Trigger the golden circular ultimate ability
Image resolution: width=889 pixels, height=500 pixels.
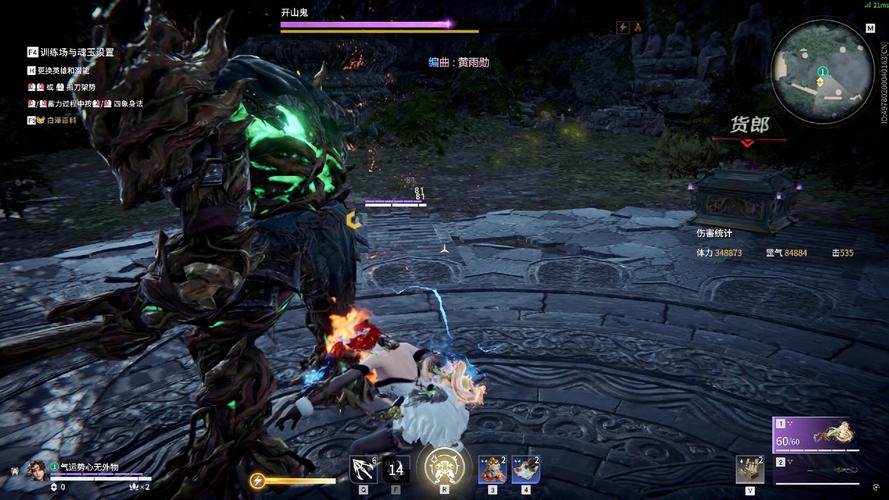pyautogui.click(x=443, y=467)
